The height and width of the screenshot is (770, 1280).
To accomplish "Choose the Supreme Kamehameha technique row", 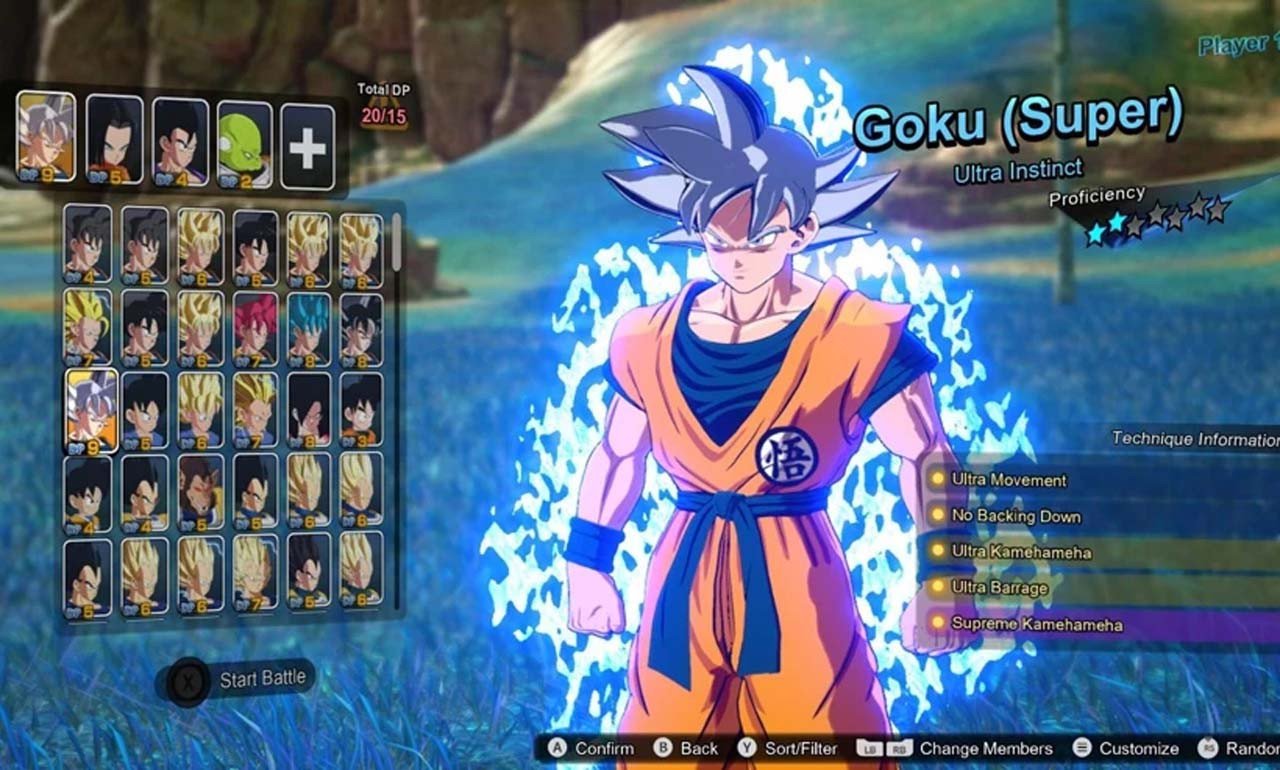I will click(x=1036, y=624).
